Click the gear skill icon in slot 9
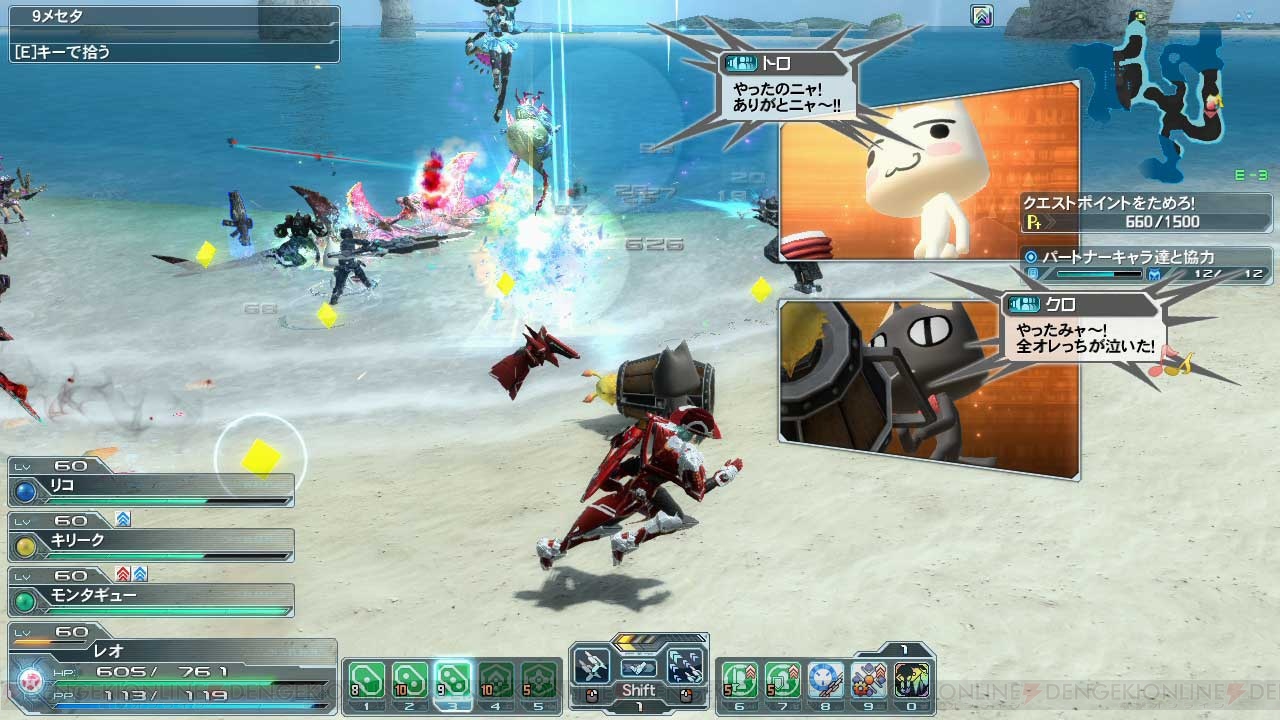 [869, 680]
